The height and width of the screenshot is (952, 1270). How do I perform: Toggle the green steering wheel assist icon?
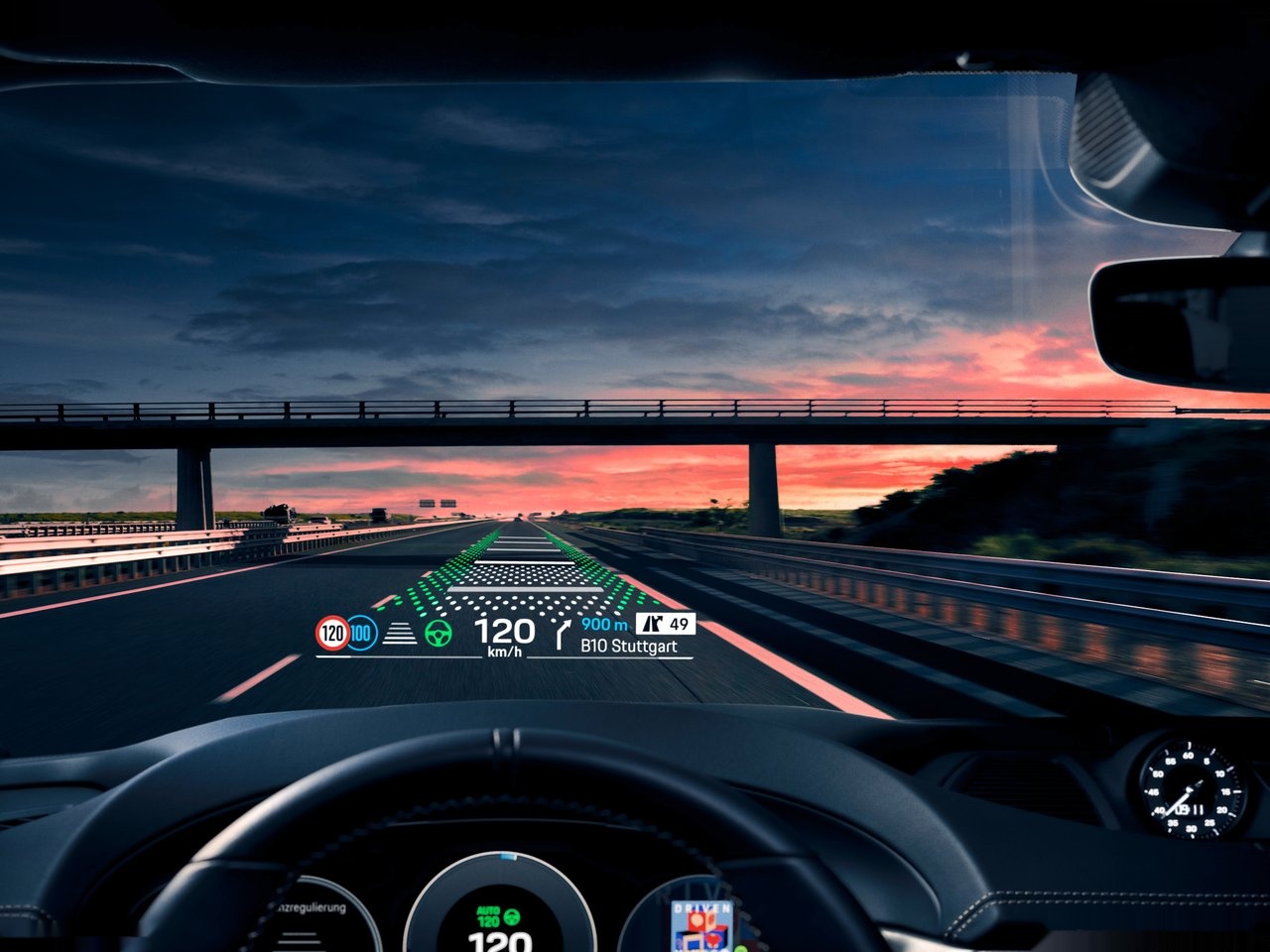click(x=438, y=633)
